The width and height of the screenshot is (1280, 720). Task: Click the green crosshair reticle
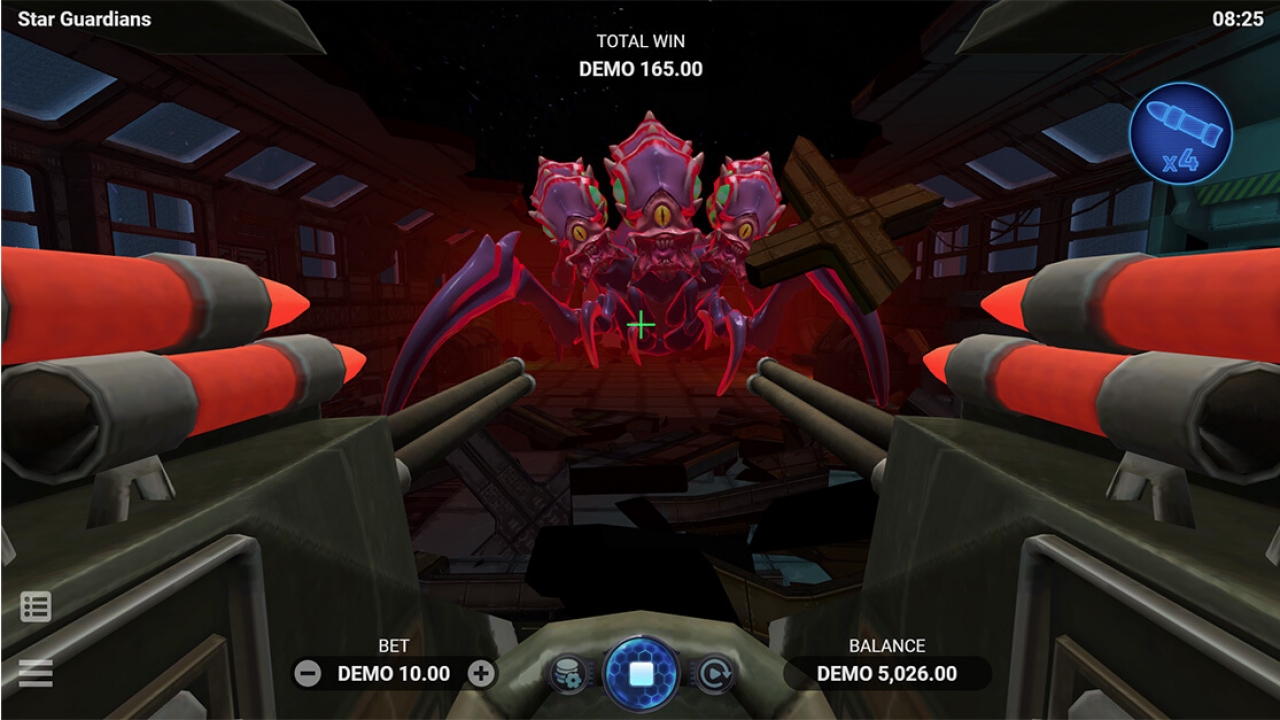(640, 324)
